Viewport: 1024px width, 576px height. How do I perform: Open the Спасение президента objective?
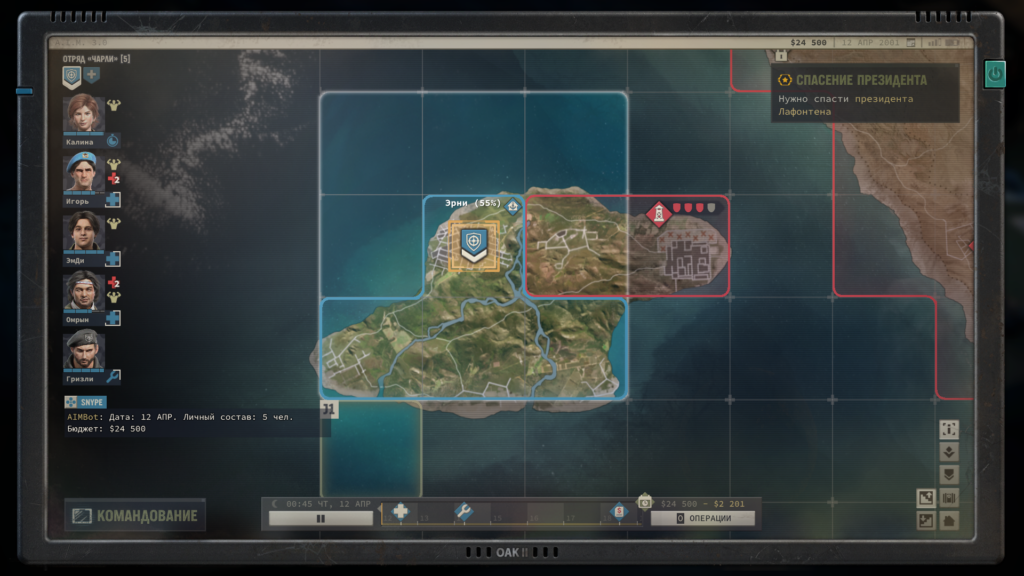[x=861, y=80]
